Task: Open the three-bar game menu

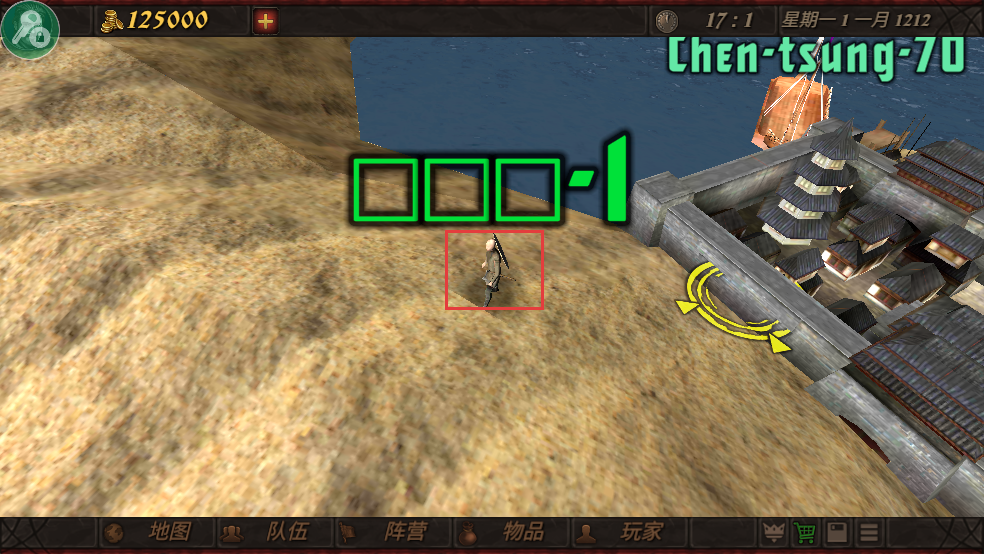Action: pyautogui.click(x=870, y=532)
